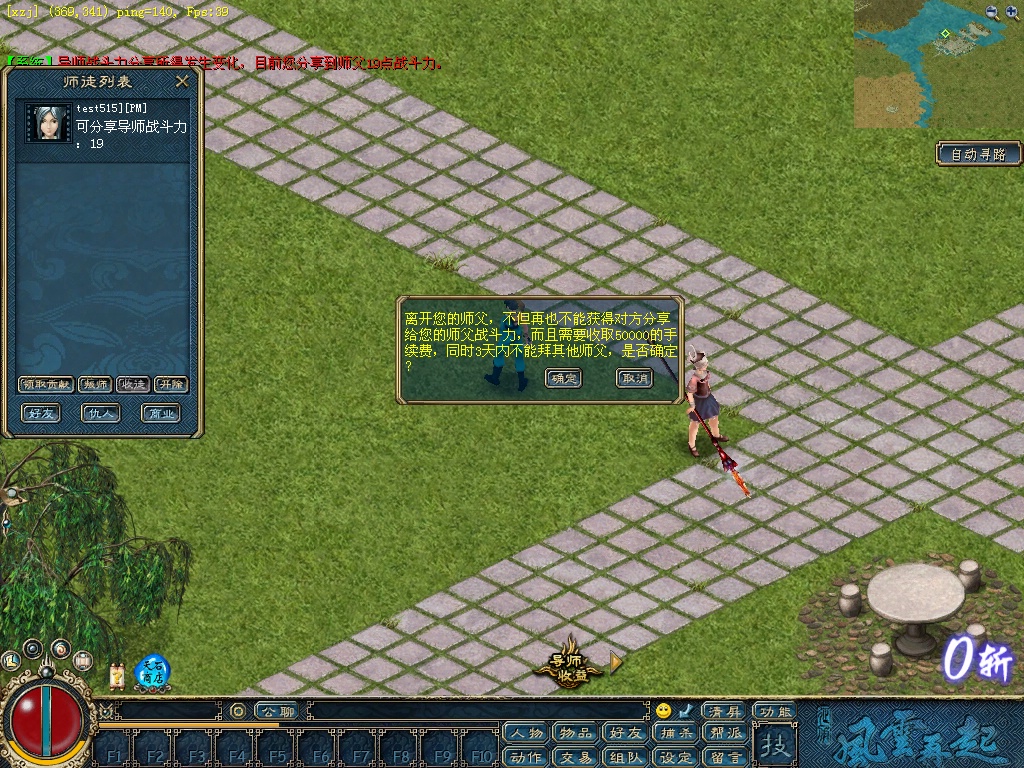Confirm leaving your master with 确定
The height and width of the screenshot is (768, 1024).
563,378
